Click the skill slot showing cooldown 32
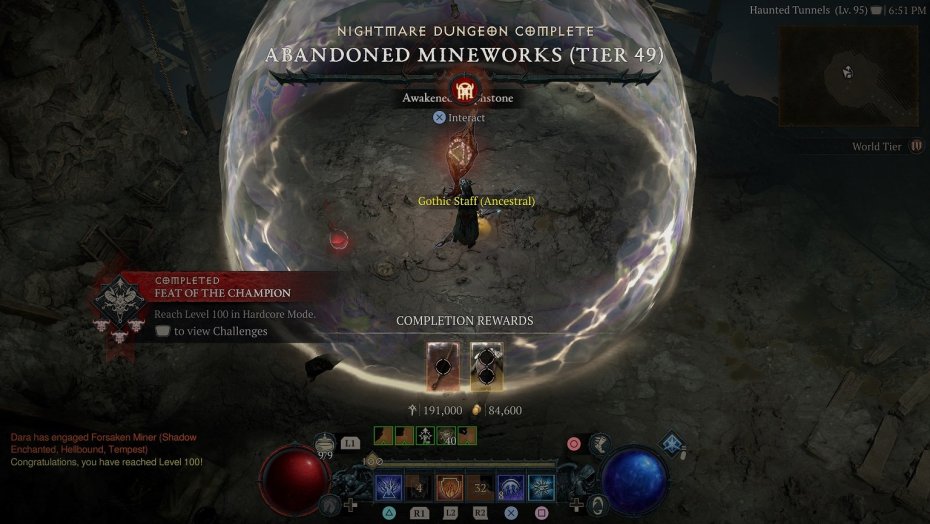Viewport: 930px width, 524px height. tap(480, 488)
